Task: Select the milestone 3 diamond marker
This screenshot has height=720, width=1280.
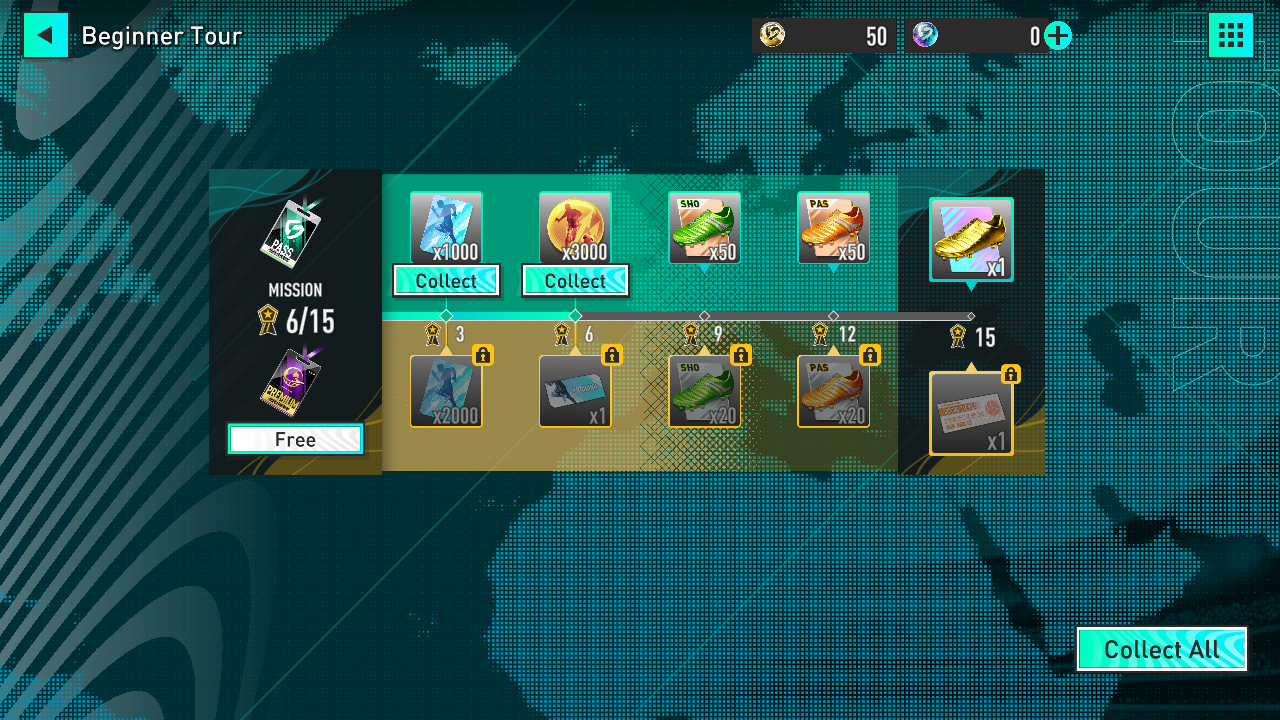Action: [446, 316]
